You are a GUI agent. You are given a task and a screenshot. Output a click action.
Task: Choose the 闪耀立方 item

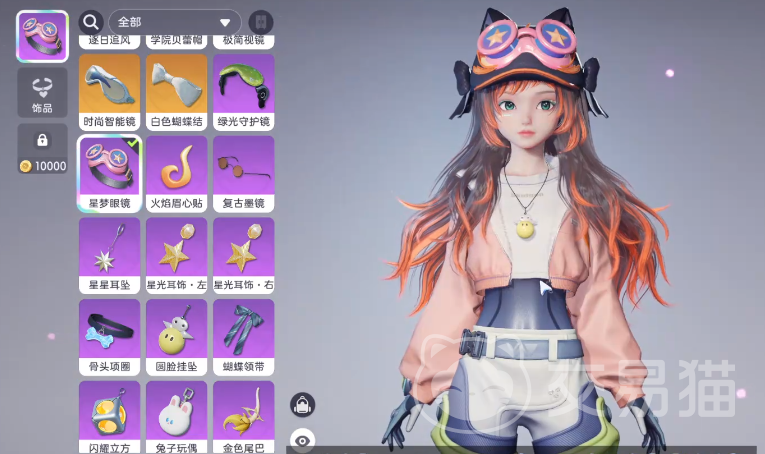point(109,412)
